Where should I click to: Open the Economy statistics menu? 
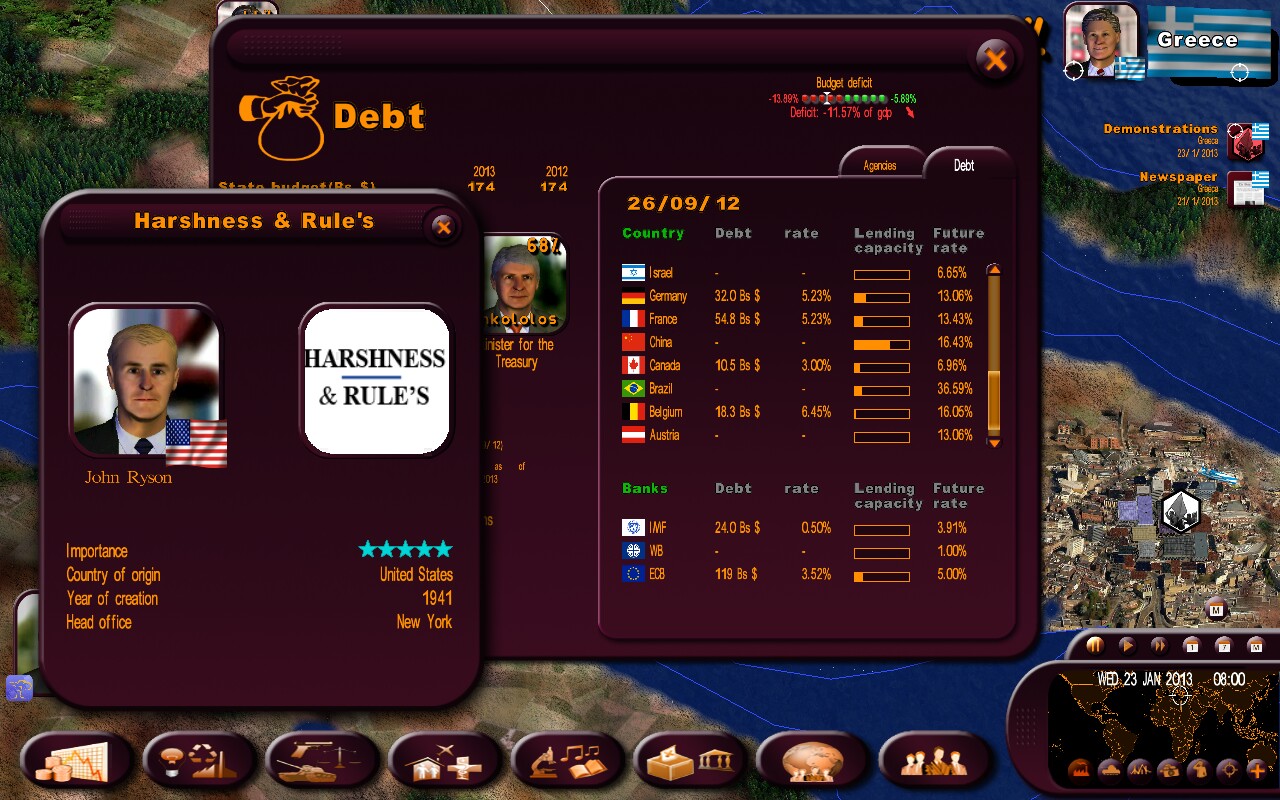[x=75, y=762]
